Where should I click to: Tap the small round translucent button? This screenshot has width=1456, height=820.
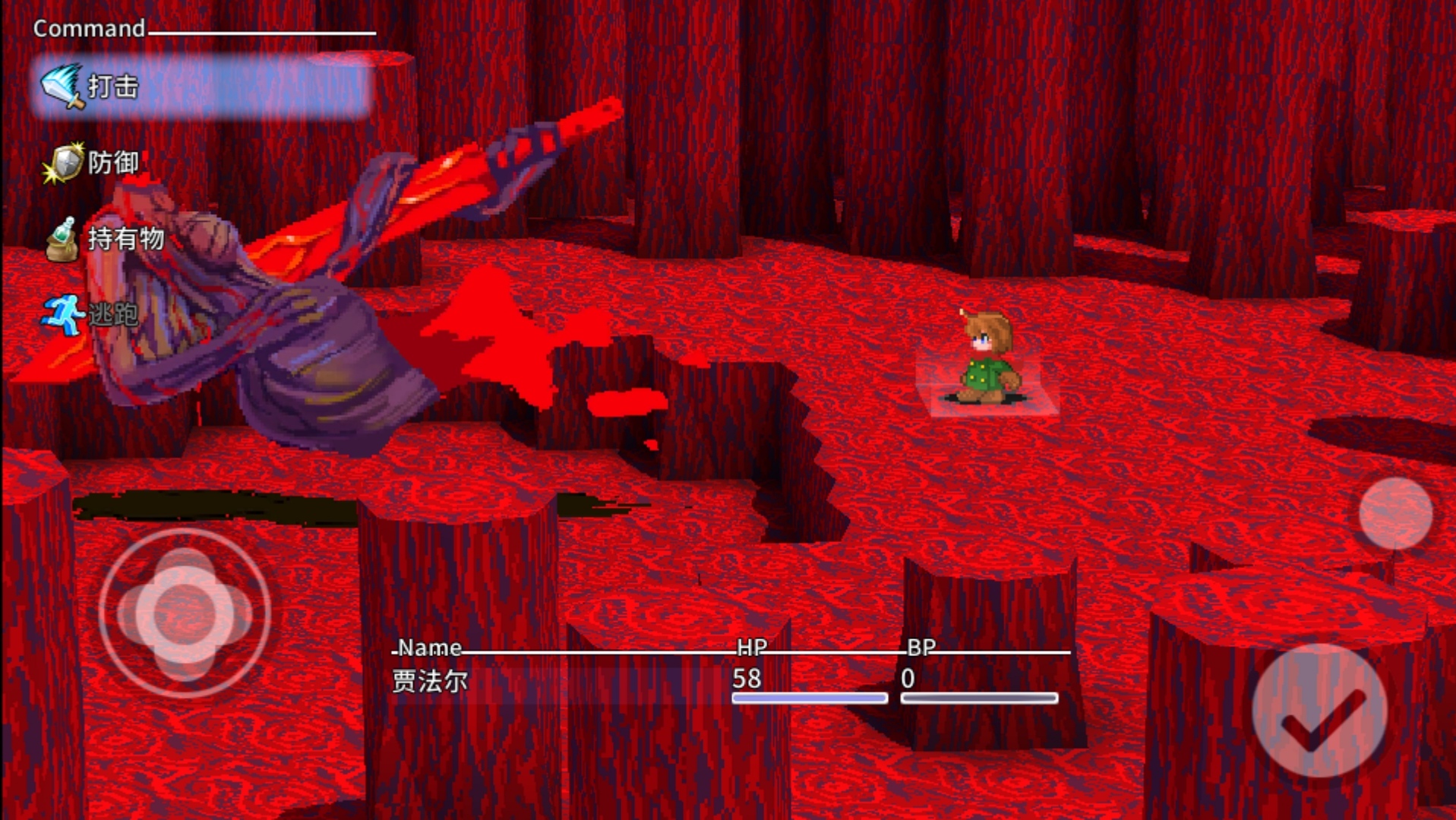tap(1395, 514)
